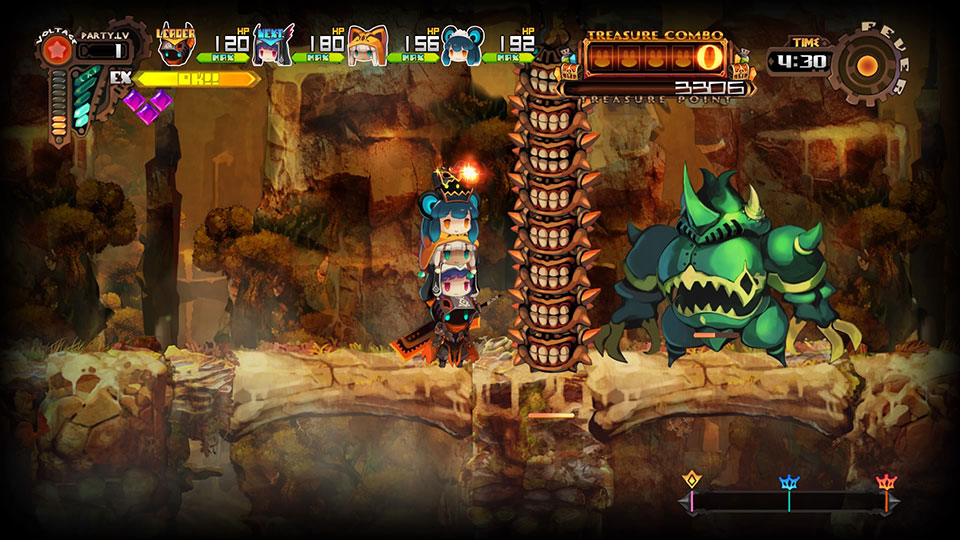Select the yellow diamond progress marker

click(691, 481)
